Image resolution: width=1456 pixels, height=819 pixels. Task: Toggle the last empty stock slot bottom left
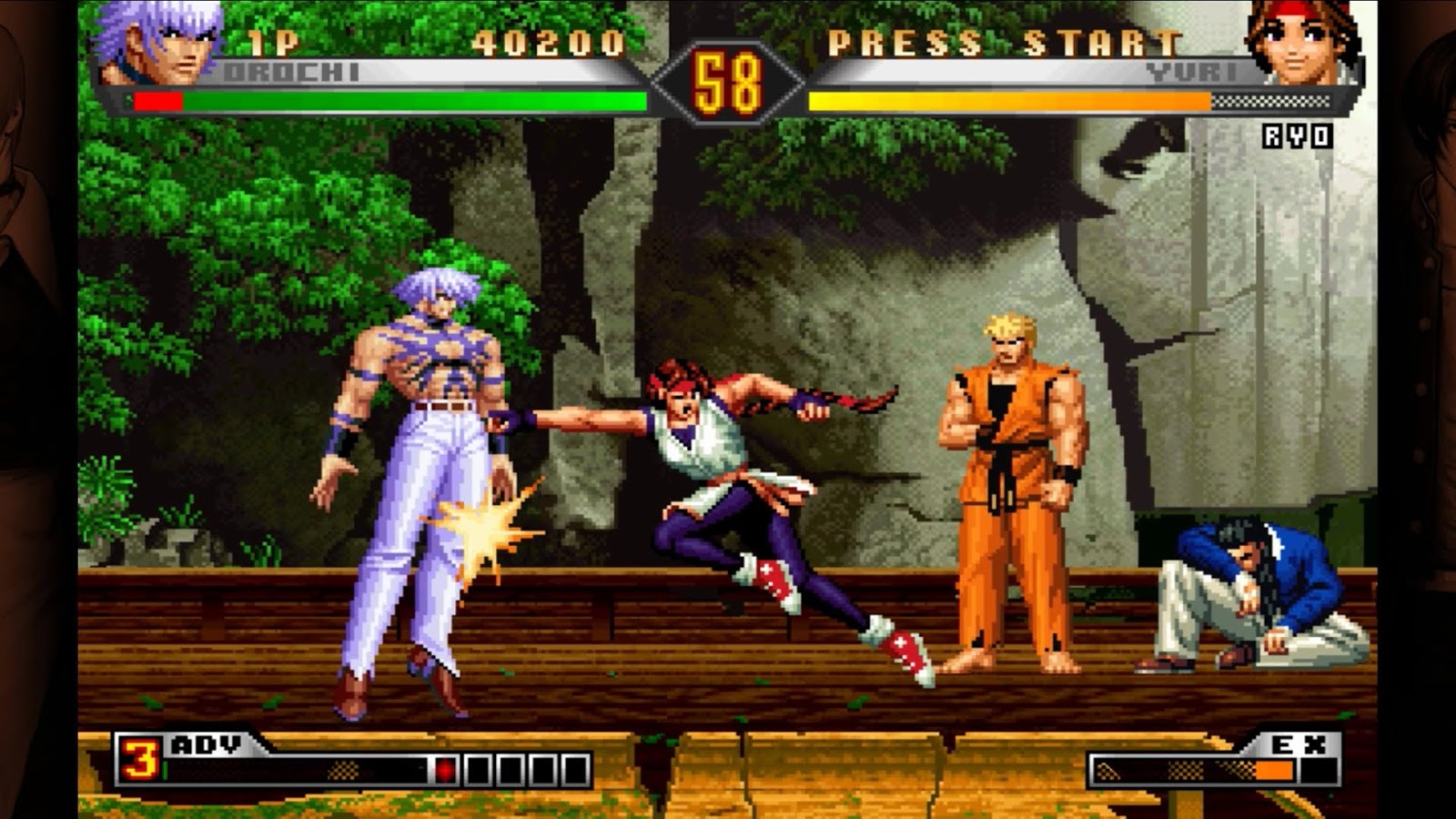click(x=576, y=768)
